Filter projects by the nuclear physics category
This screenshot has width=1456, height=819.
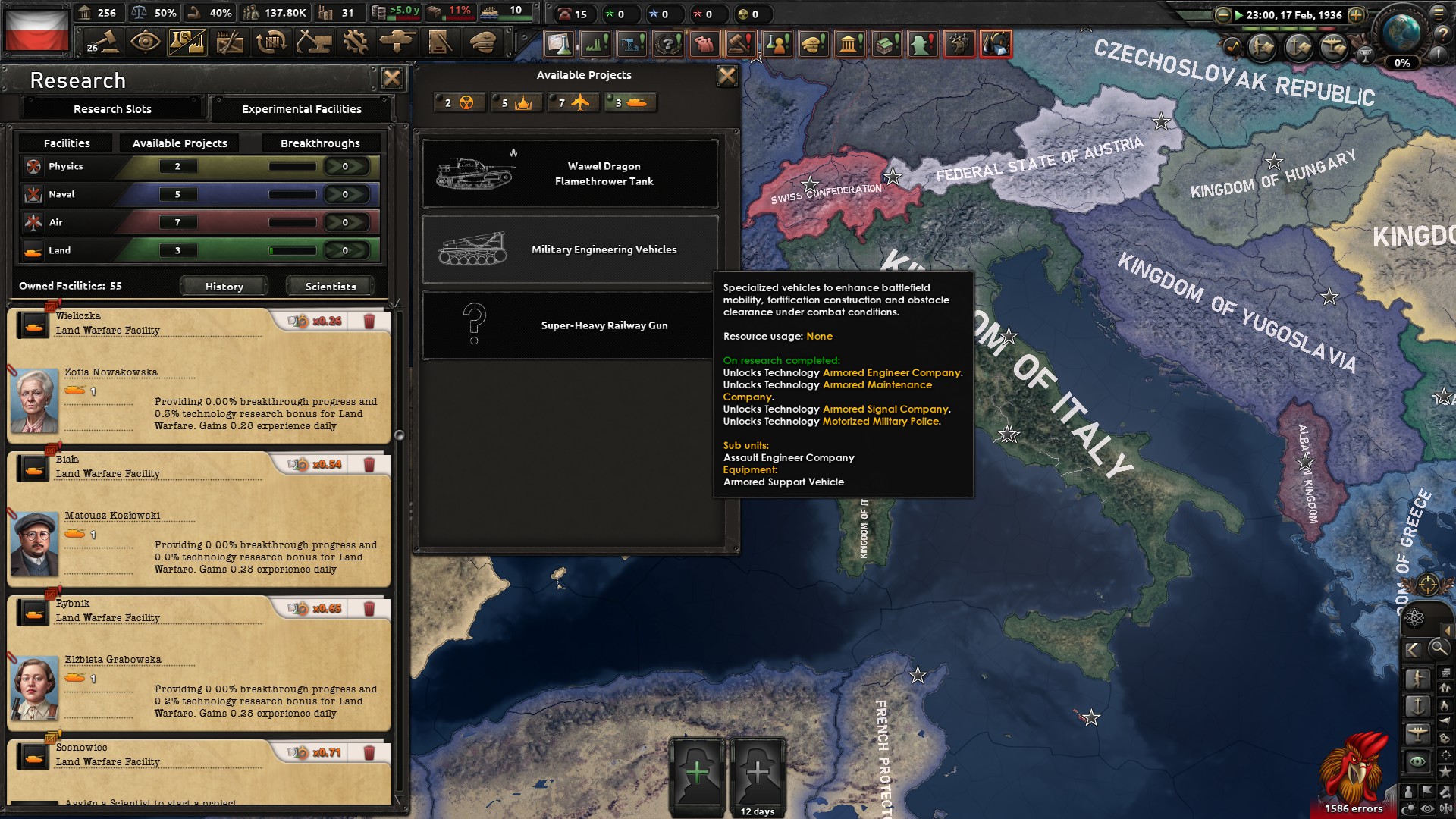click(x=460, y=102)
